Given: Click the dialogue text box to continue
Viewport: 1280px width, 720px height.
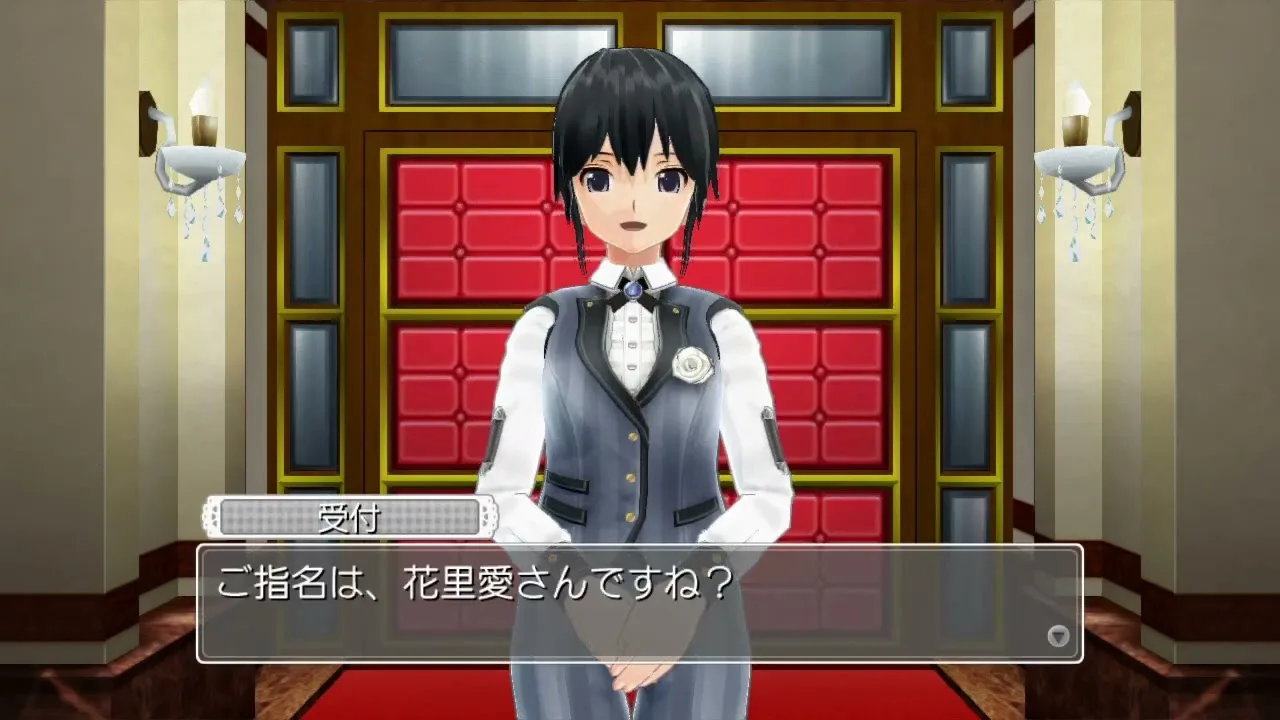Looking at the screenshot, I should (x=640, y=603).
